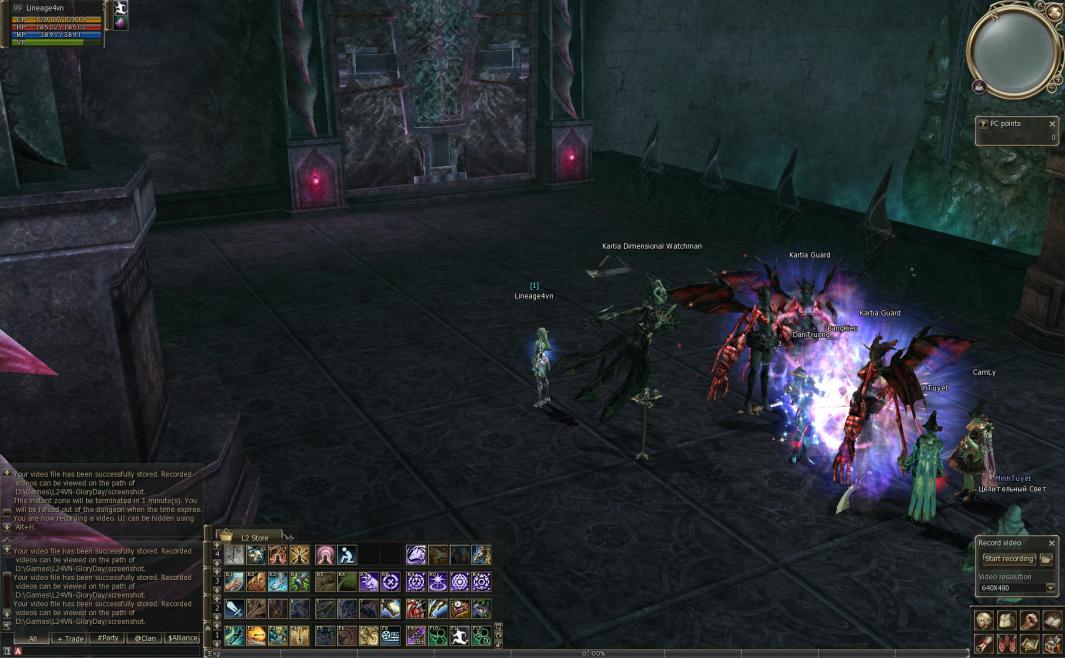Image resolution: width=1065 pixels, height=658 pixels.
Task: Select the Clan chat tab
Action: [x=145, y=637]
